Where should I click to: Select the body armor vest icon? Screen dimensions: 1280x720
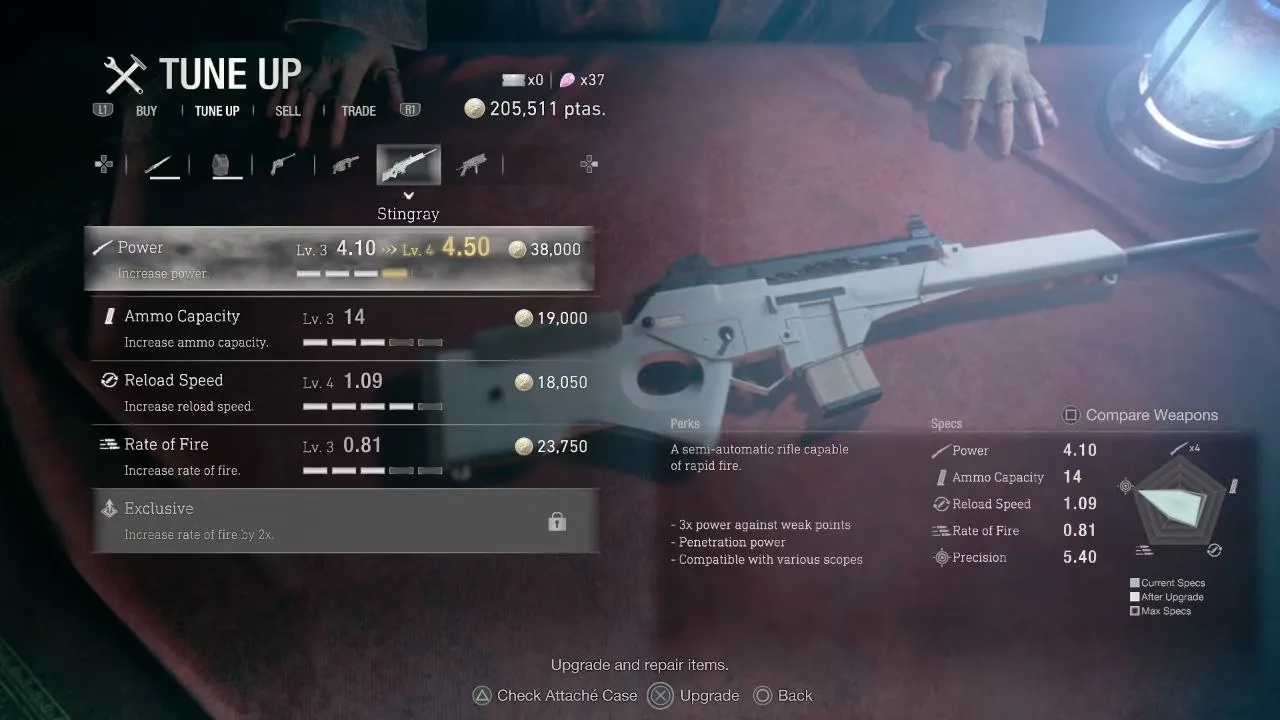[227, 165]
